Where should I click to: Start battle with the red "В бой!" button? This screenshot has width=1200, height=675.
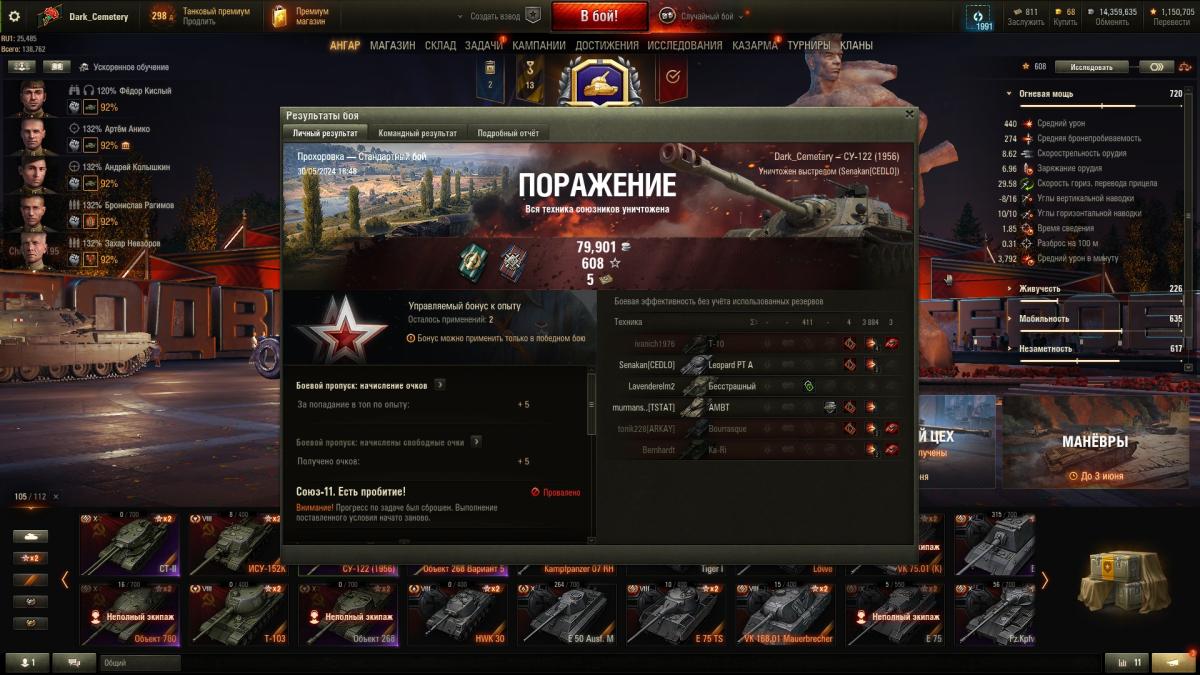click(599, 16)
